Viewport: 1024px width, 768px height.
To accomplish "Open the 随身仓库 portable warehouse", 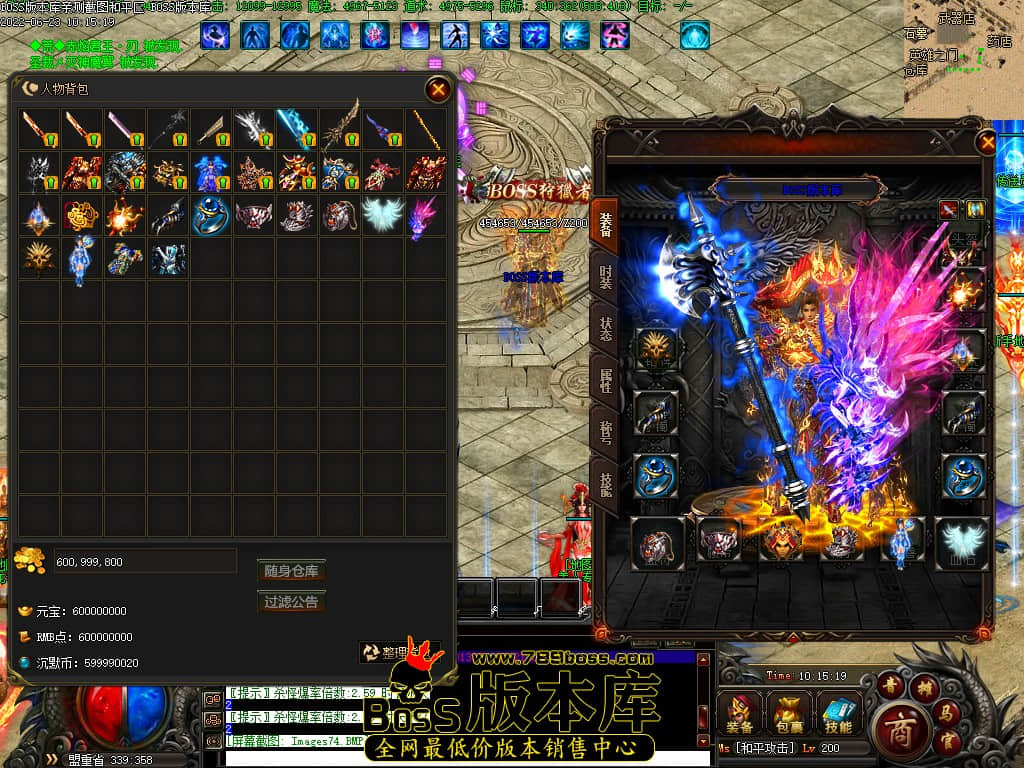I will 291,571.
